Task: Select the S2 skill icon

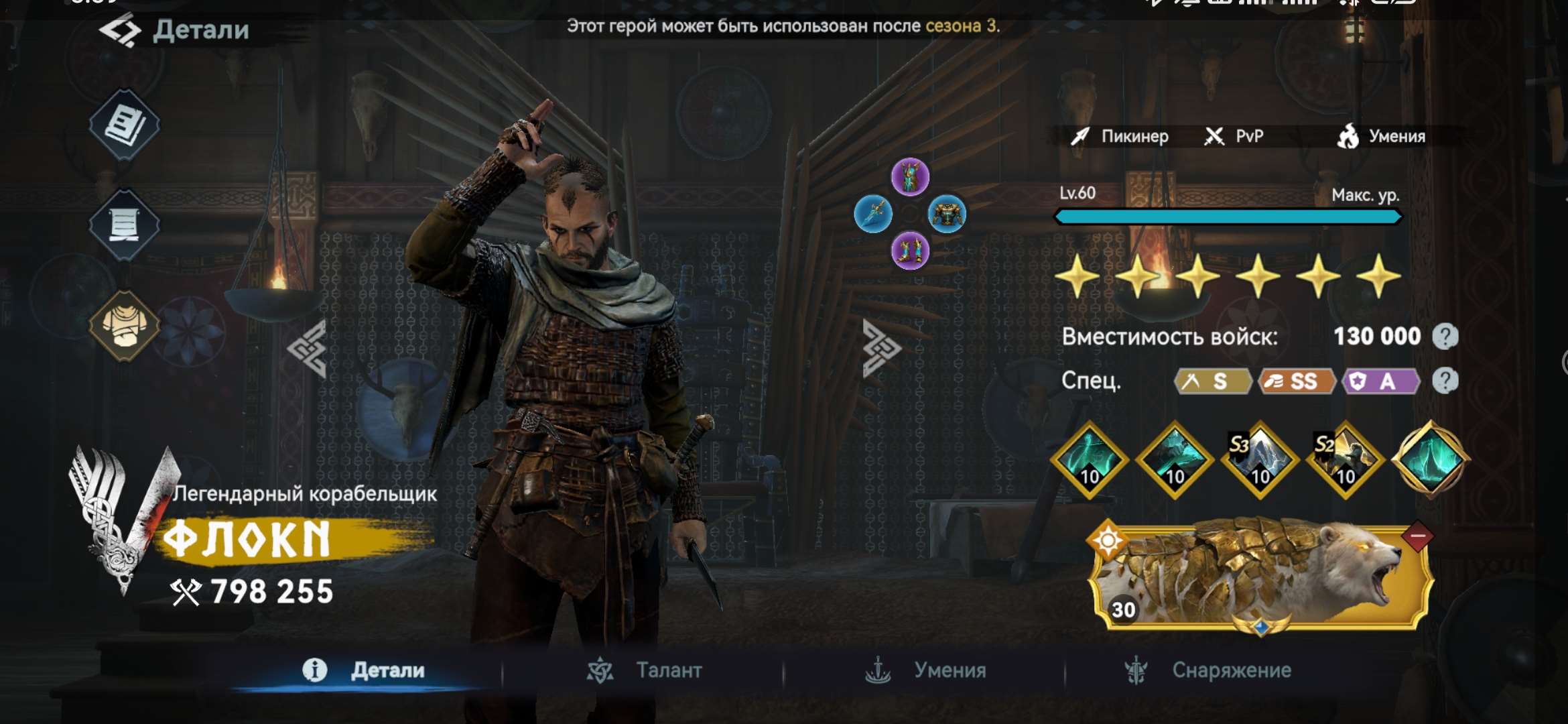Action: (1345, 460)
